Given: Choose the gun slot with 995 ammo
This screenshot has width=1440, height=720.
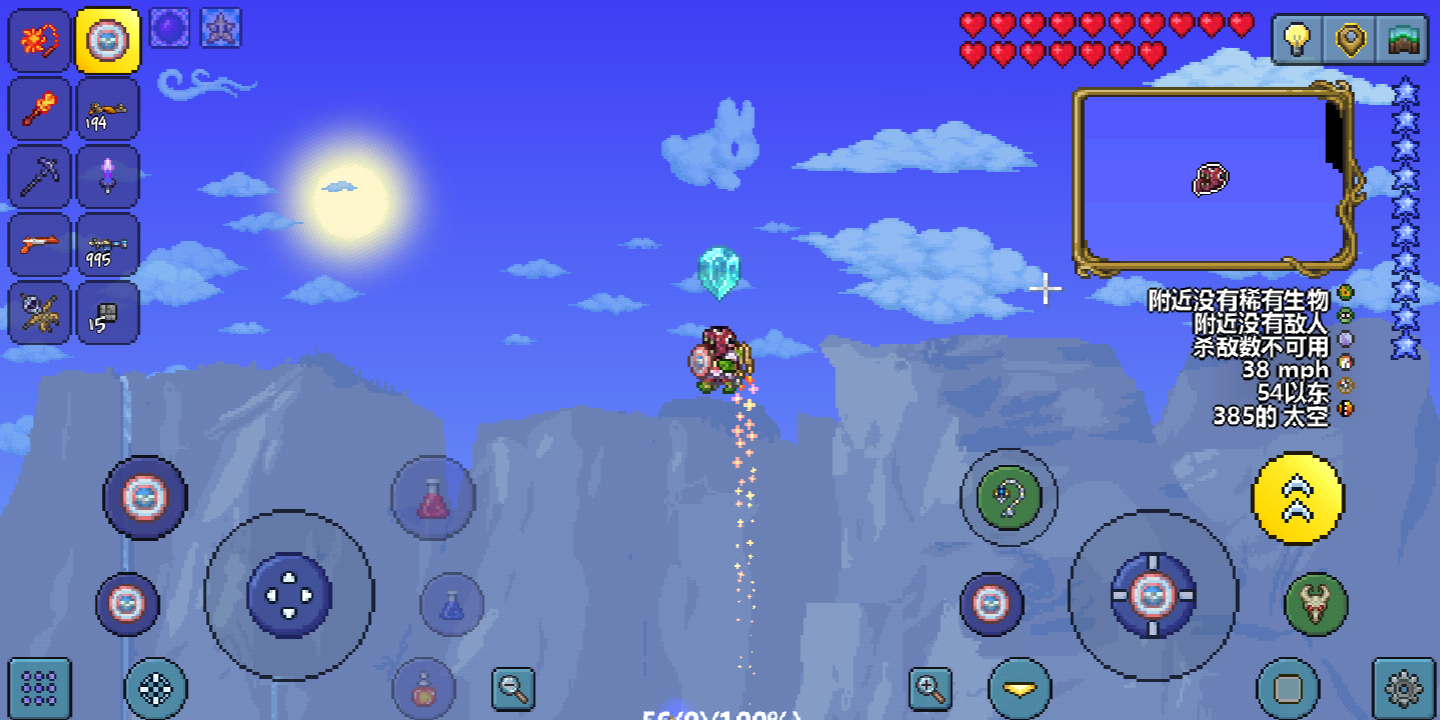Looking at the screenshot, I should 107,245.
